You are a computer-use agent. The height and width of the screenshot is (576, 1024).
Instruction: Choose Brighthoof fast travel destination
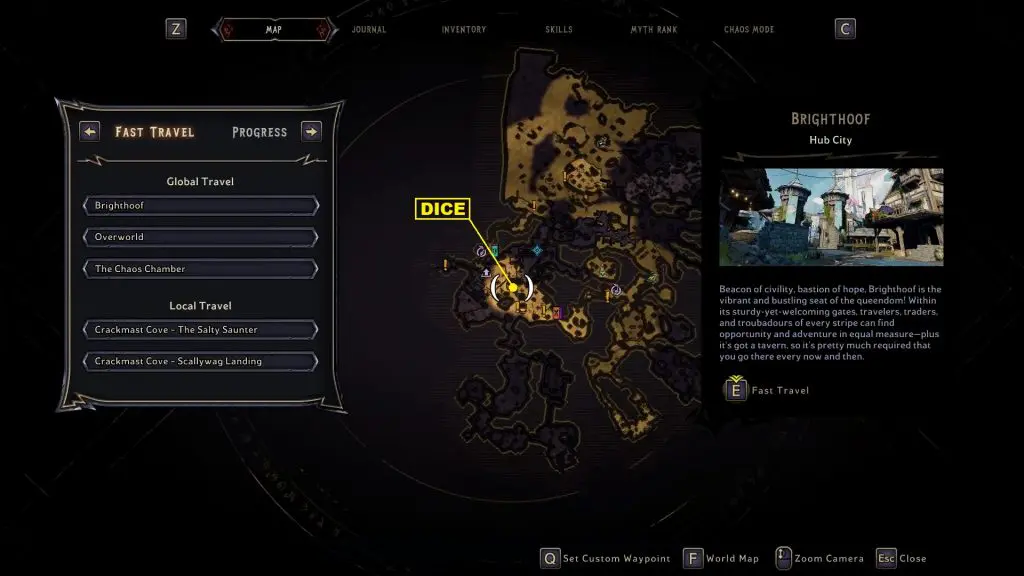click(201, 205)
